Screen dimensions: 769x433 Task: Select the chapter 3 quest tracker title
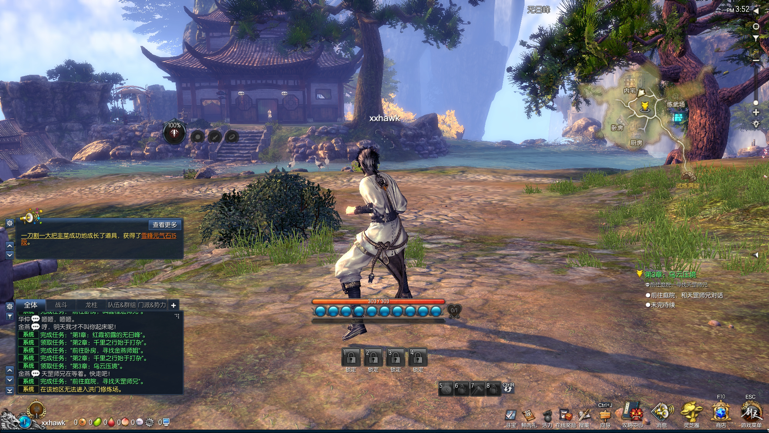pyautogui.click(x=670, y=274)
